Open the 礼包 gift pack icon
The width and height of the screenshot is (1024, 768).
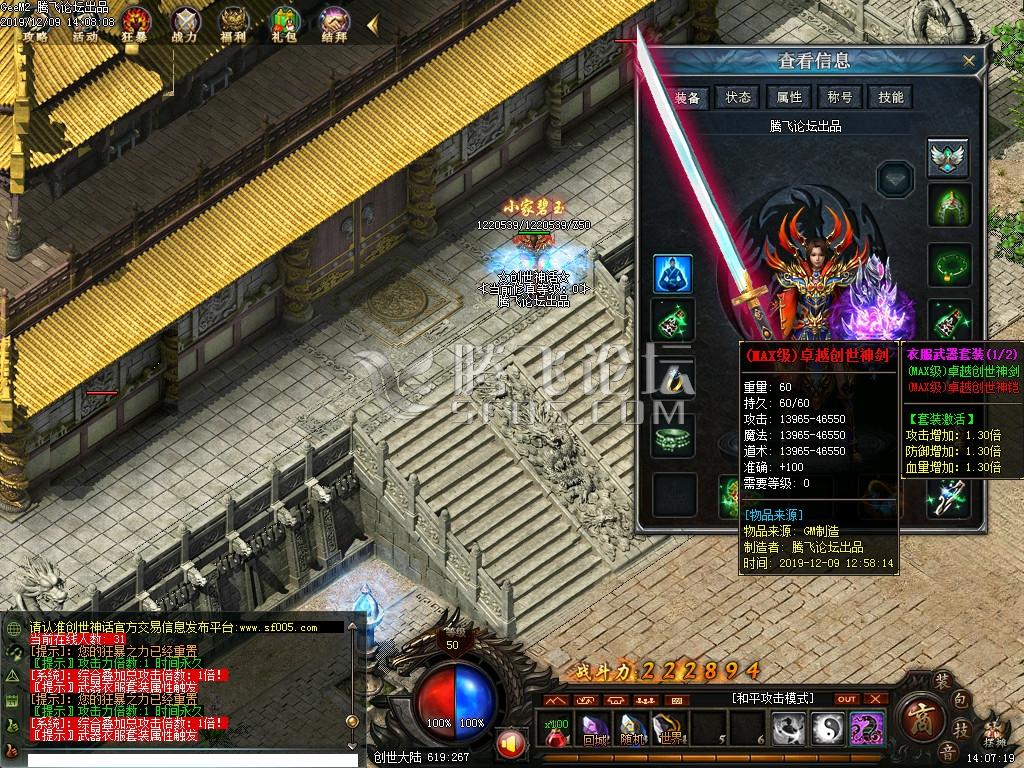click(285, 20)
